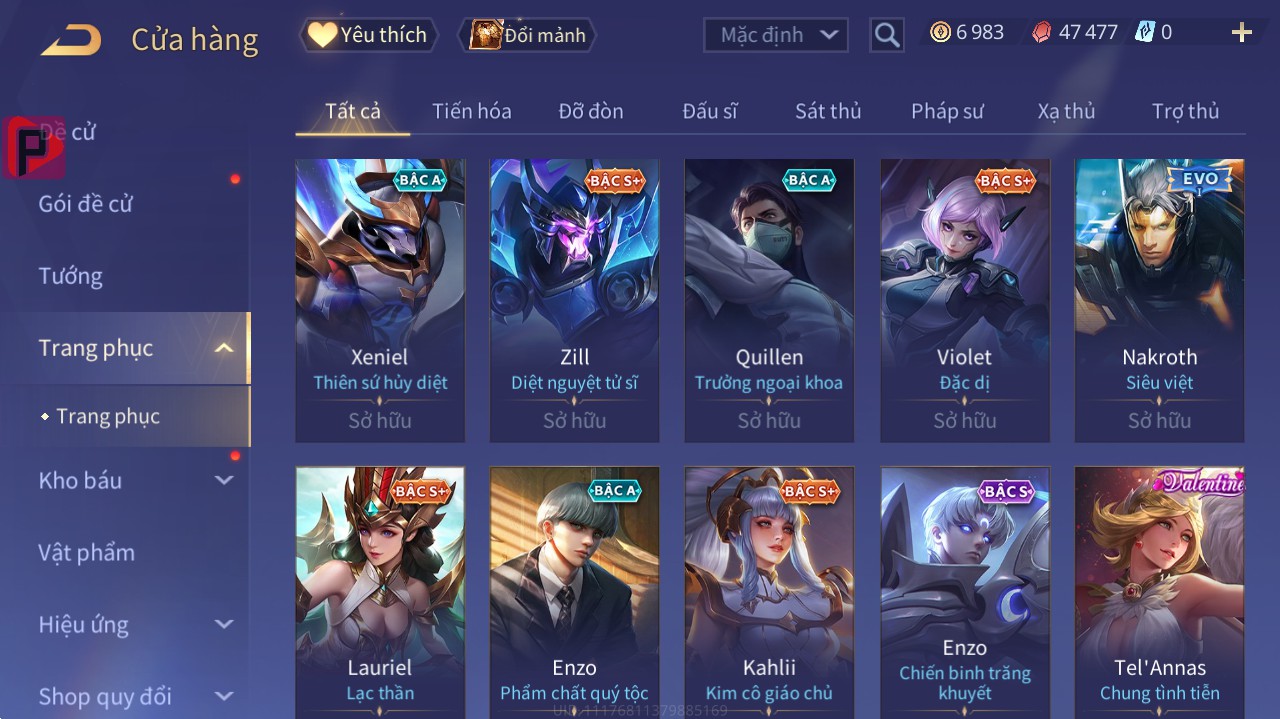
Task: Expand the Mặc định sort dropdown
Action: coord(776,35)
